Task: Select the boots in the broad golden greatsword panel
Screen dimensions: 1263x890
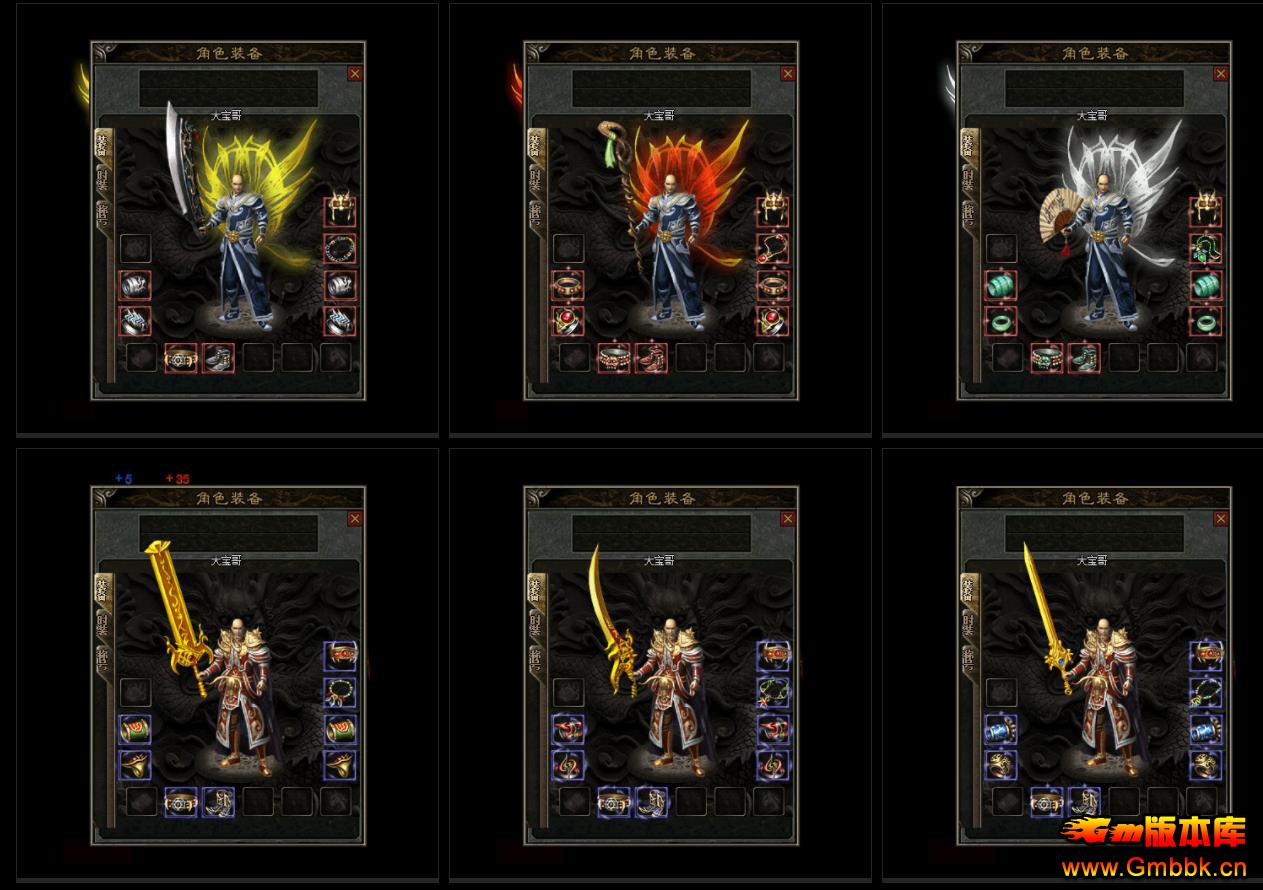Action: [x=218, y=802]
